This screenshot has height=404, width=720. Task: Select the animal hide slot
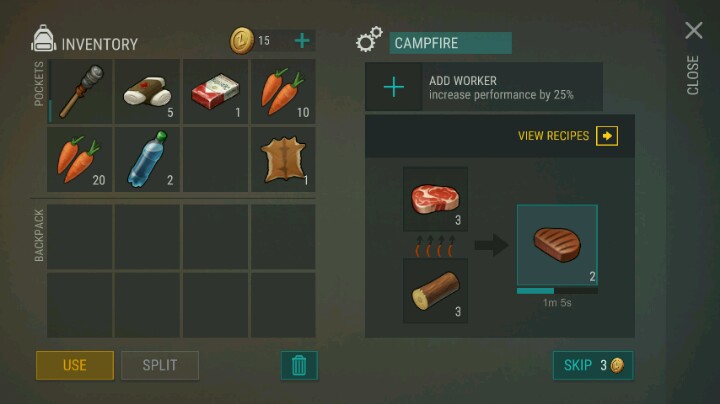tap(283, 159)
